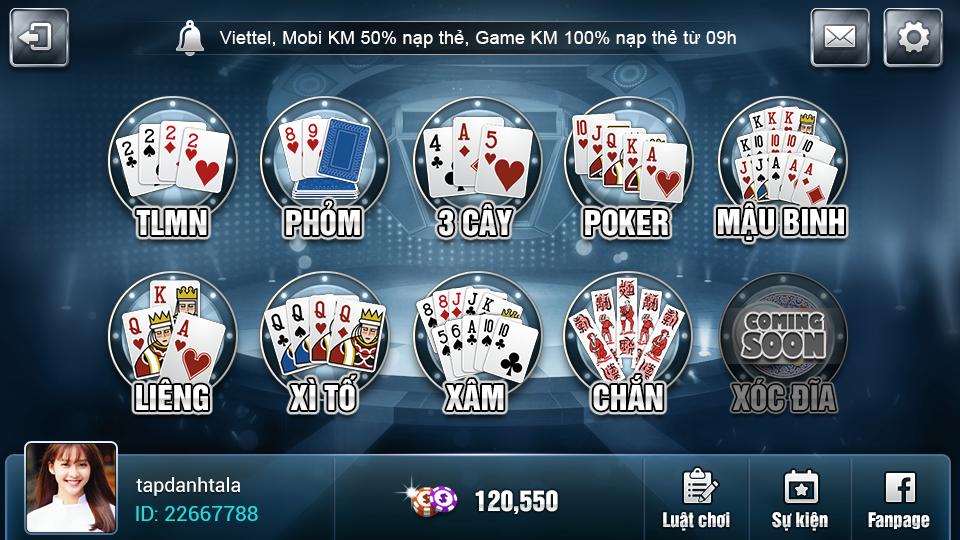The height and width of the screenshot is (540, 960).
Task: Tap the poker chips to add coins
Action: (x=432, y=499)
